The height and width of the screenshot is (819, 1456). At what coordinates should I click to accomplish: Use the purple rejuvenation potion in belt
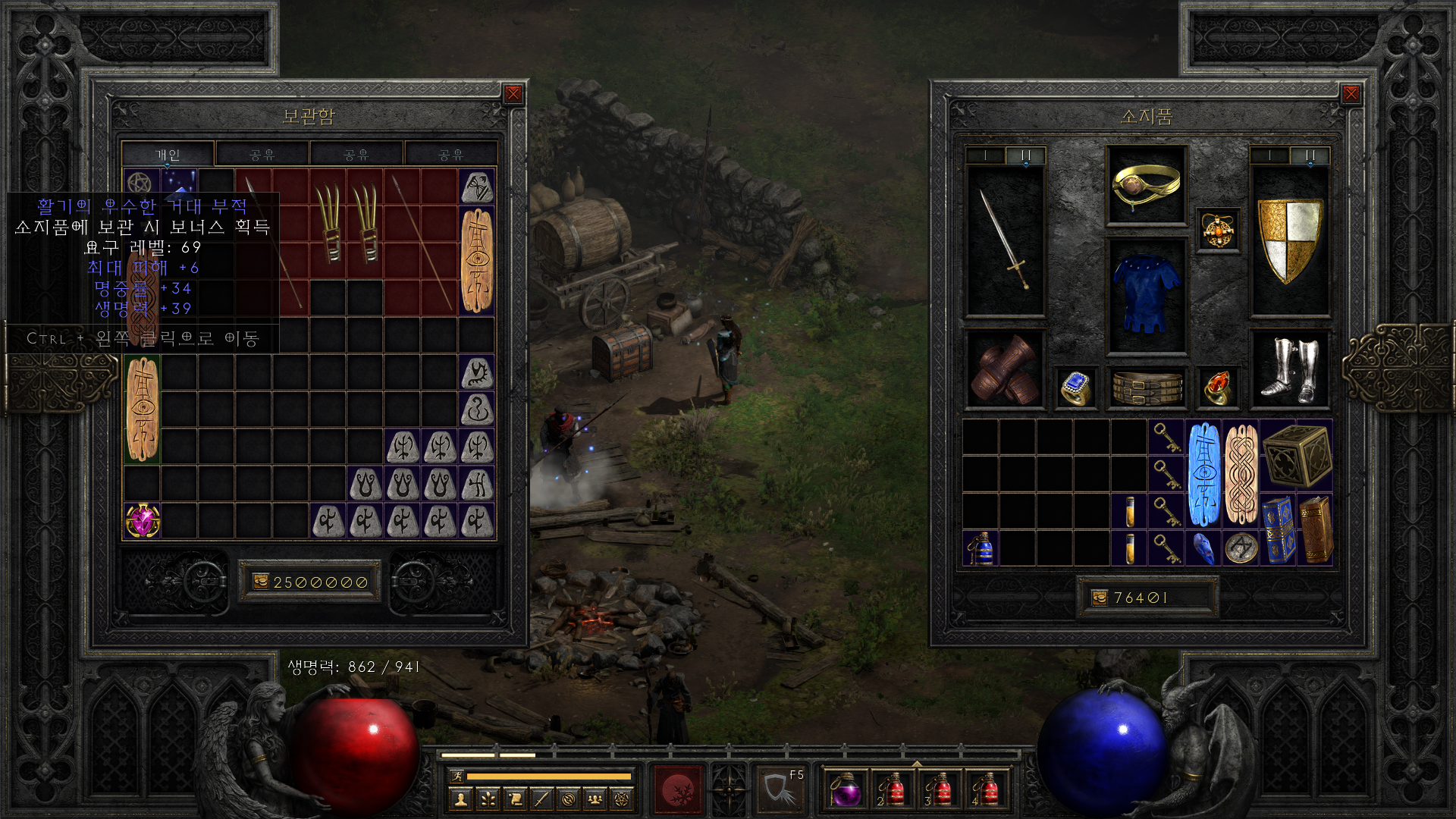coord(844,791)
